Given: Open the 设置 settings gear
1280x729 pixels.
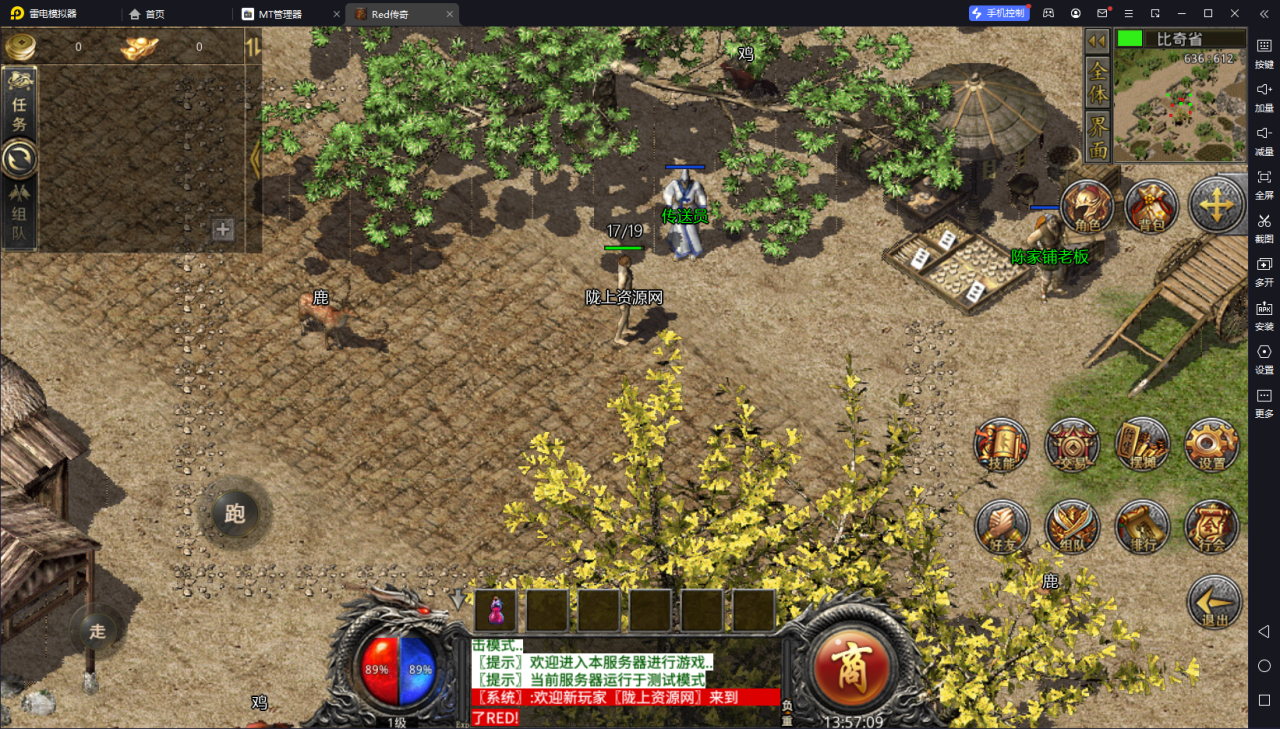Looking at the screenshot, I should (x=1212, y=445).
